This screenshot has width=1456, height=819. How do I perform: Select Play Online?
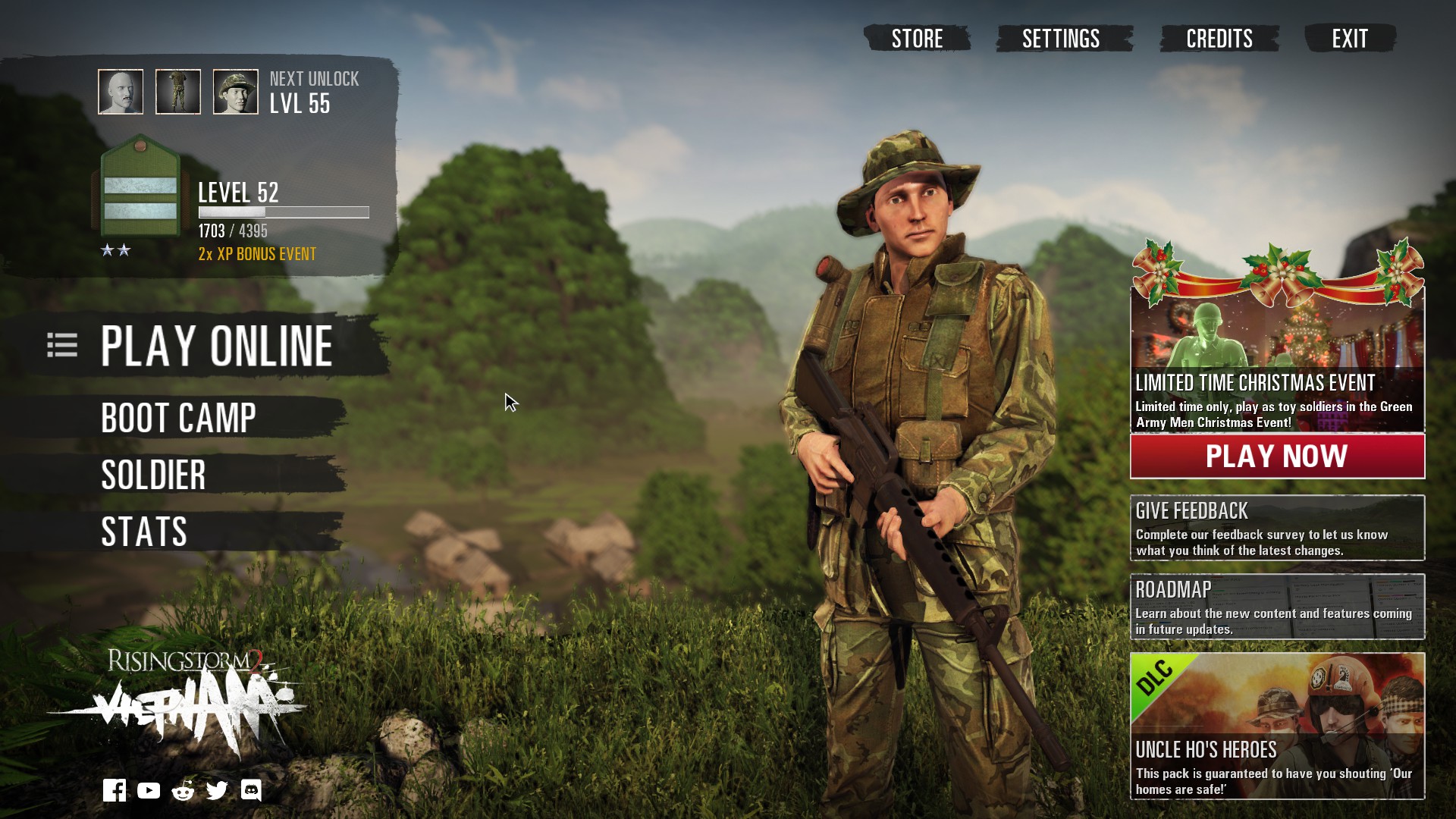click(216, 347)
